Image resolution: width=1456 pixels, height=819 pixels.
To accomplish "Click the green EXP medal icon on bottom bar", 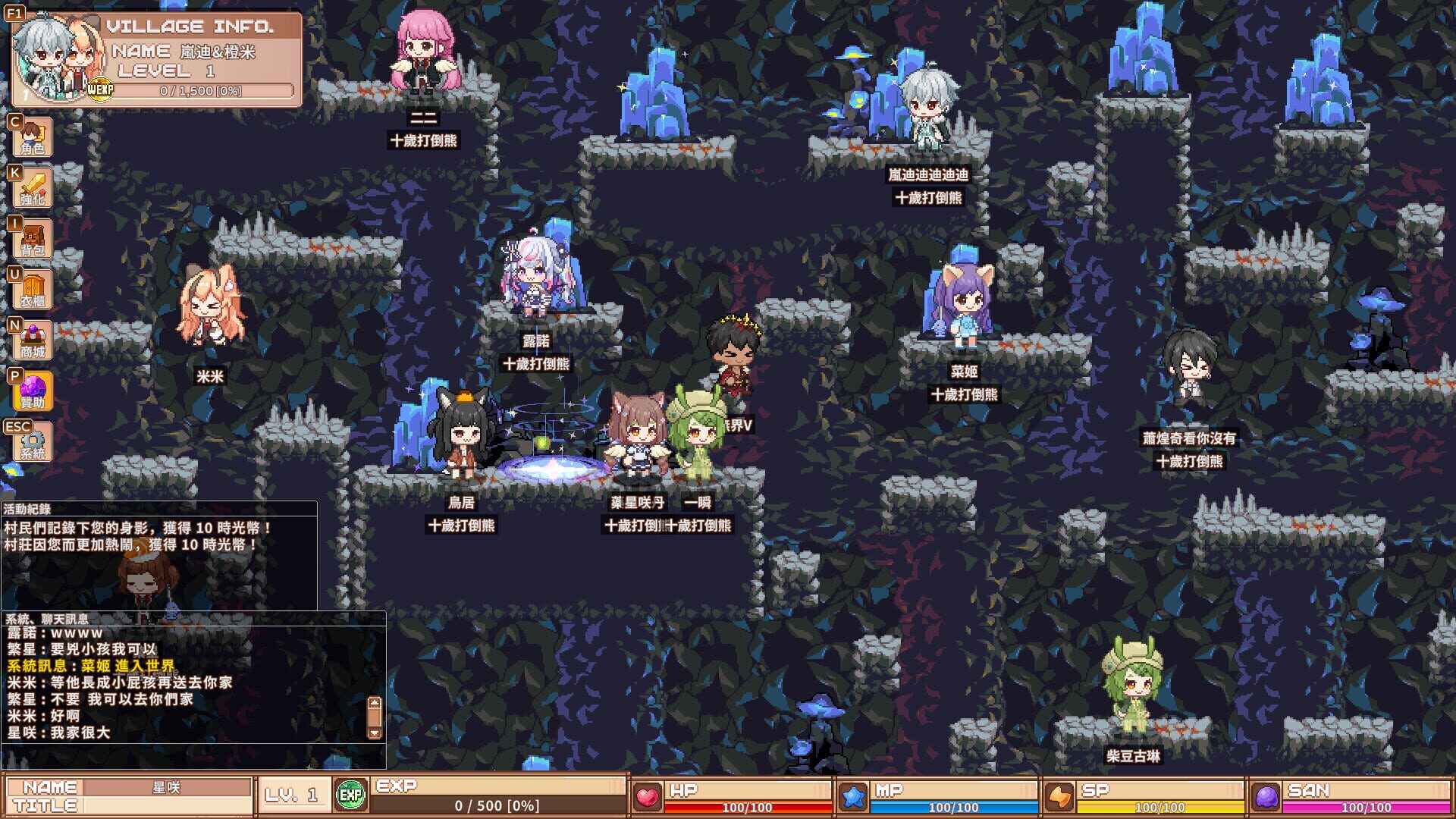I will pos(351,793).
